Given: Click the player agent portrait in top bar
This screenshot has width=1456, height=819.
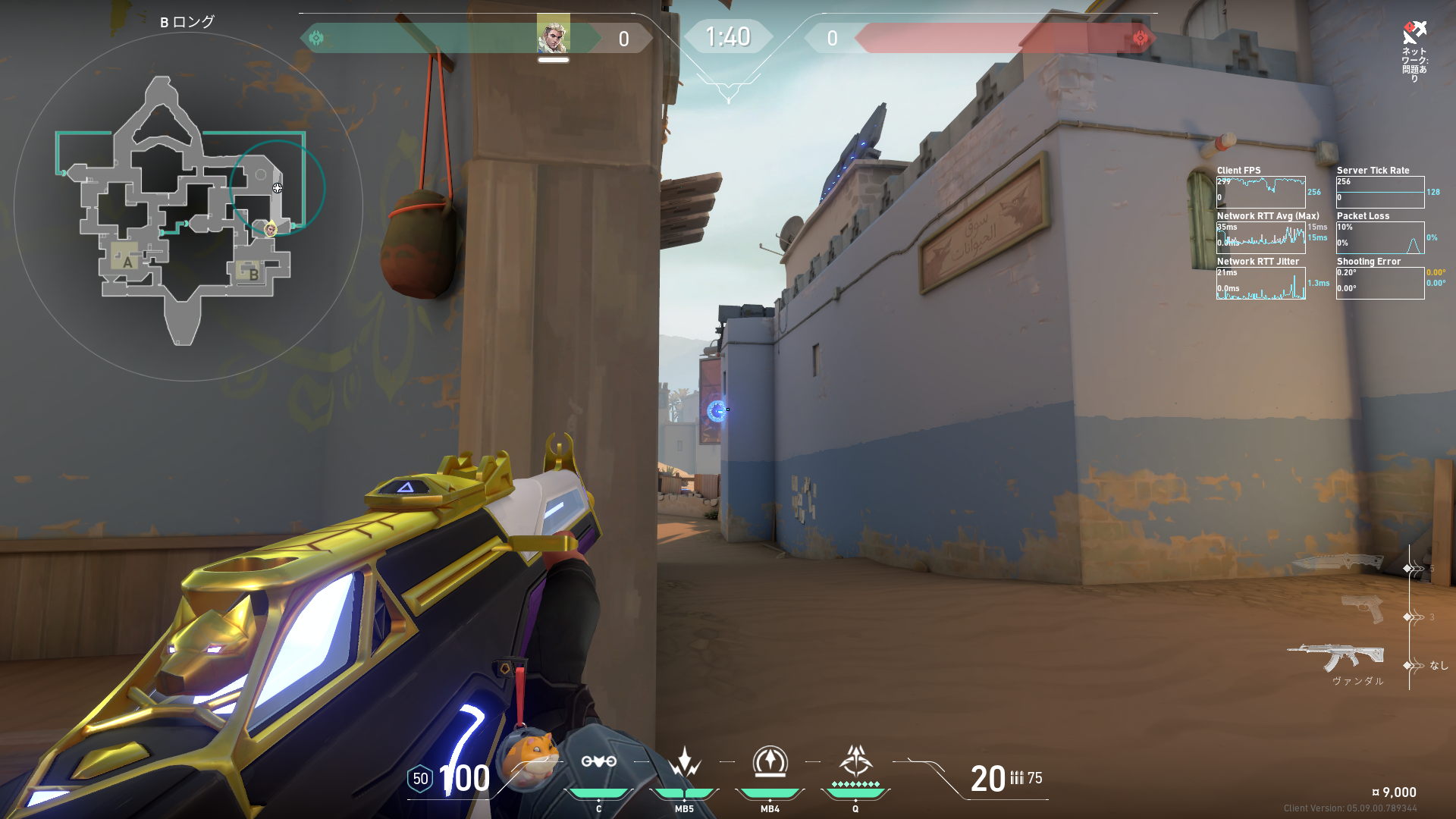Looking at the screenshot, I should pyautogui.click(x=553, y=35).
